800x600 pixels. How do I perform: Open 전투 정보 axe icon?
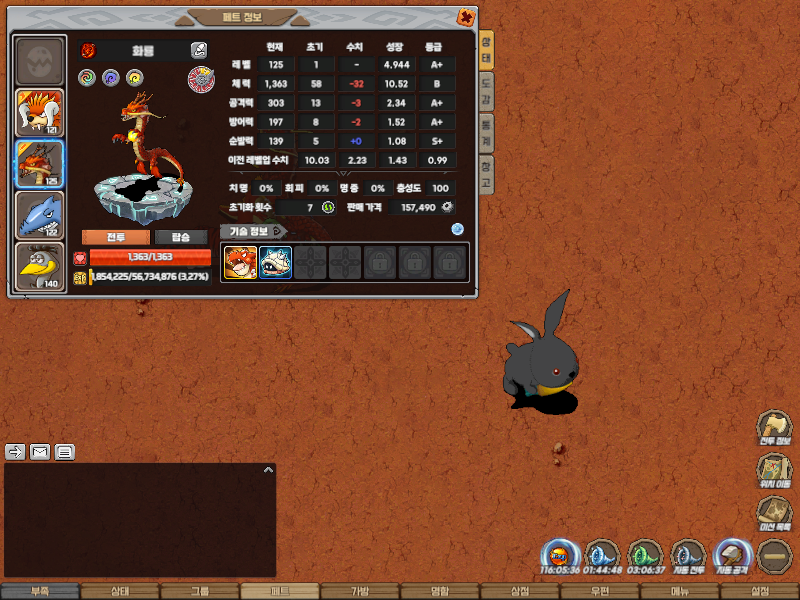pos(775,428)
